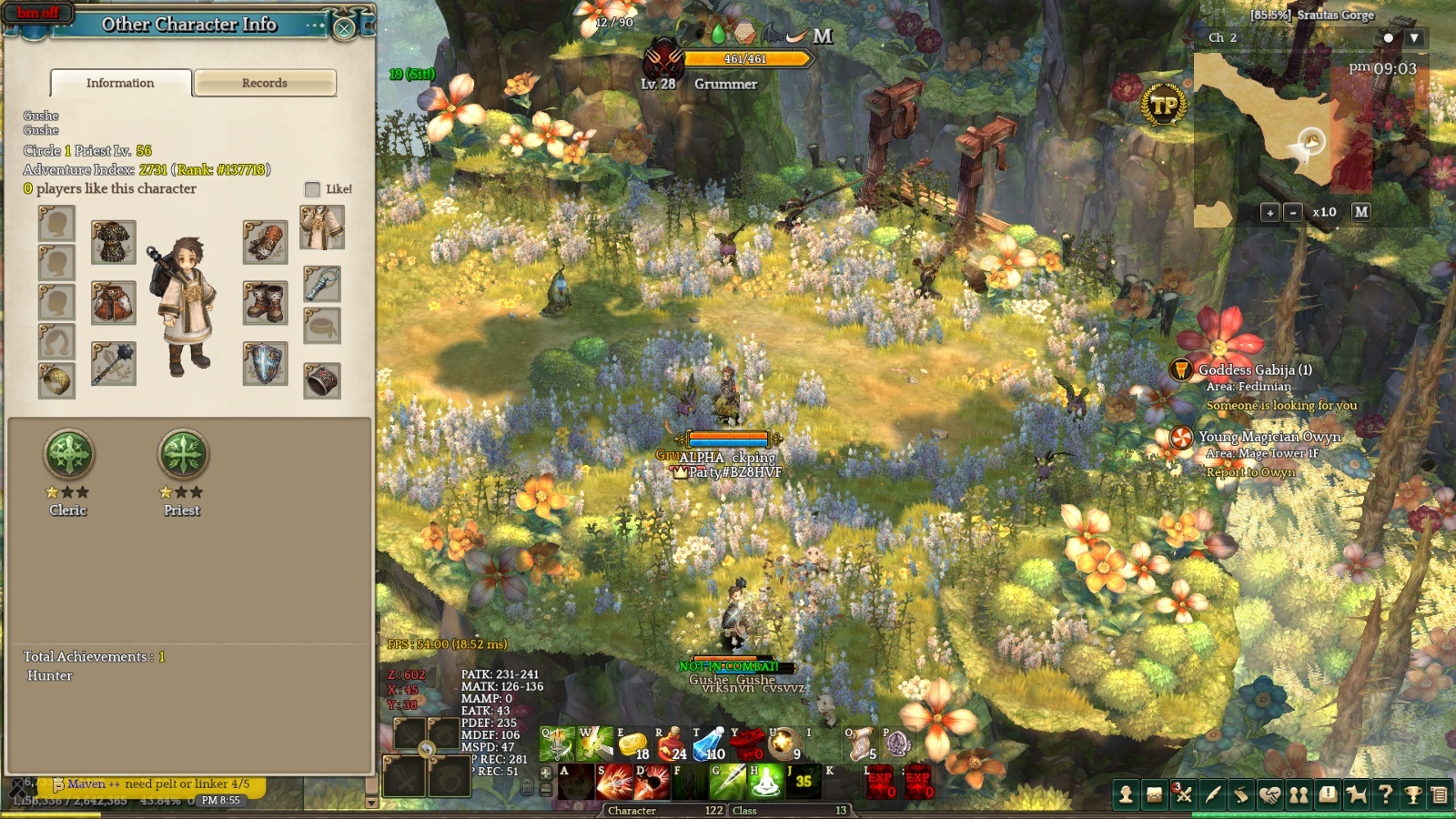
Task: Close the Other Character Info window
Action: 344,28
